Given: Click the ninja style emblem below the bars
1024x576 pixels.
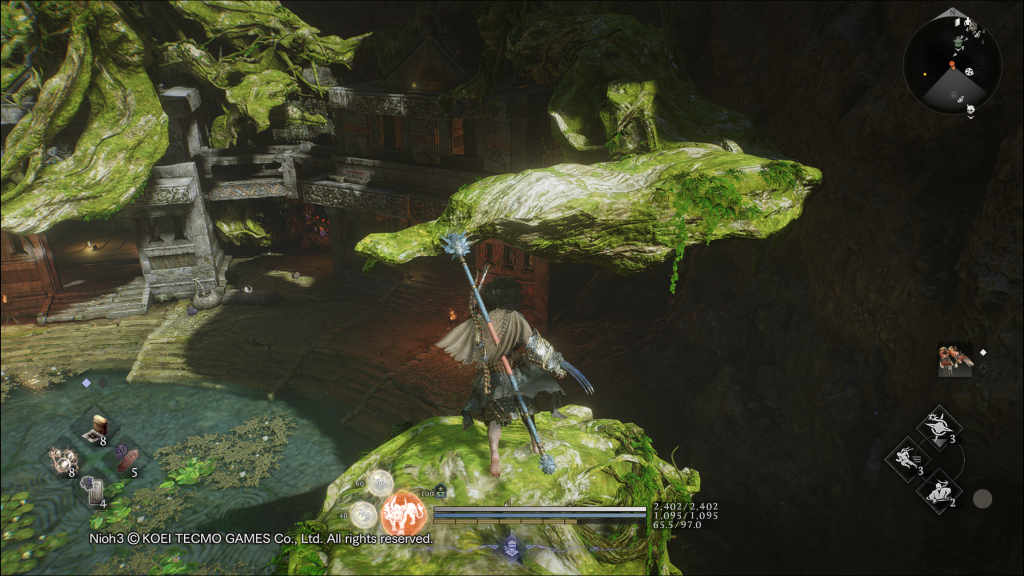Looking at the screenshot, I should click(x=513, y=546).
